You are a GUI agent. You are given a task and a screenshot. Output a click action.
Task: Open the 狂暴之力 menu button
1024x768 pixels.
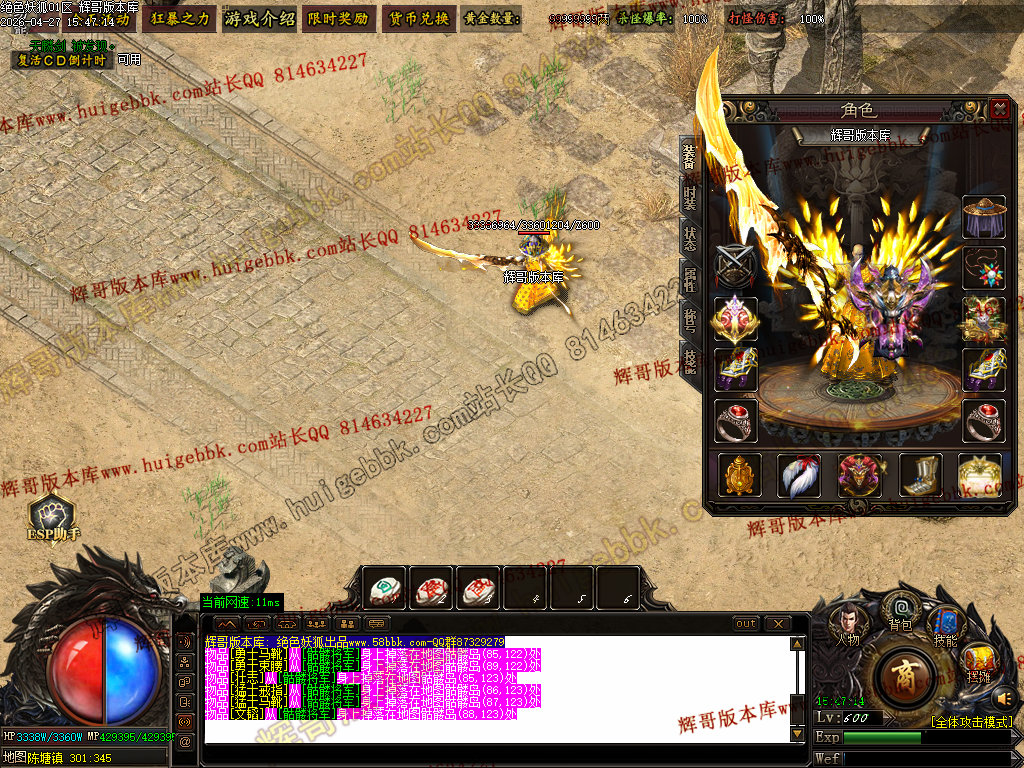178,18
